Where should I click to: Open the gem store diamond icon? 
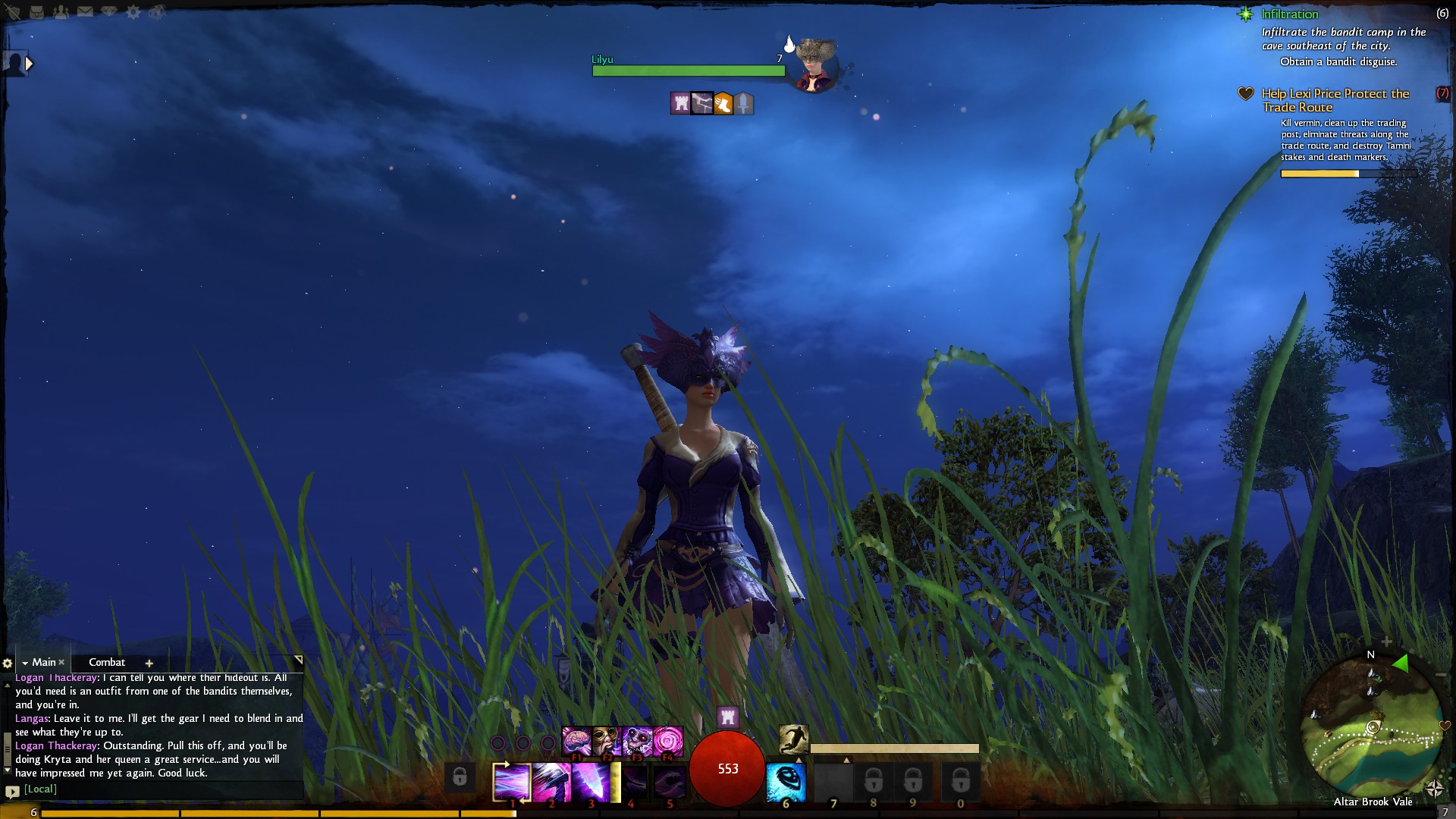109,12
